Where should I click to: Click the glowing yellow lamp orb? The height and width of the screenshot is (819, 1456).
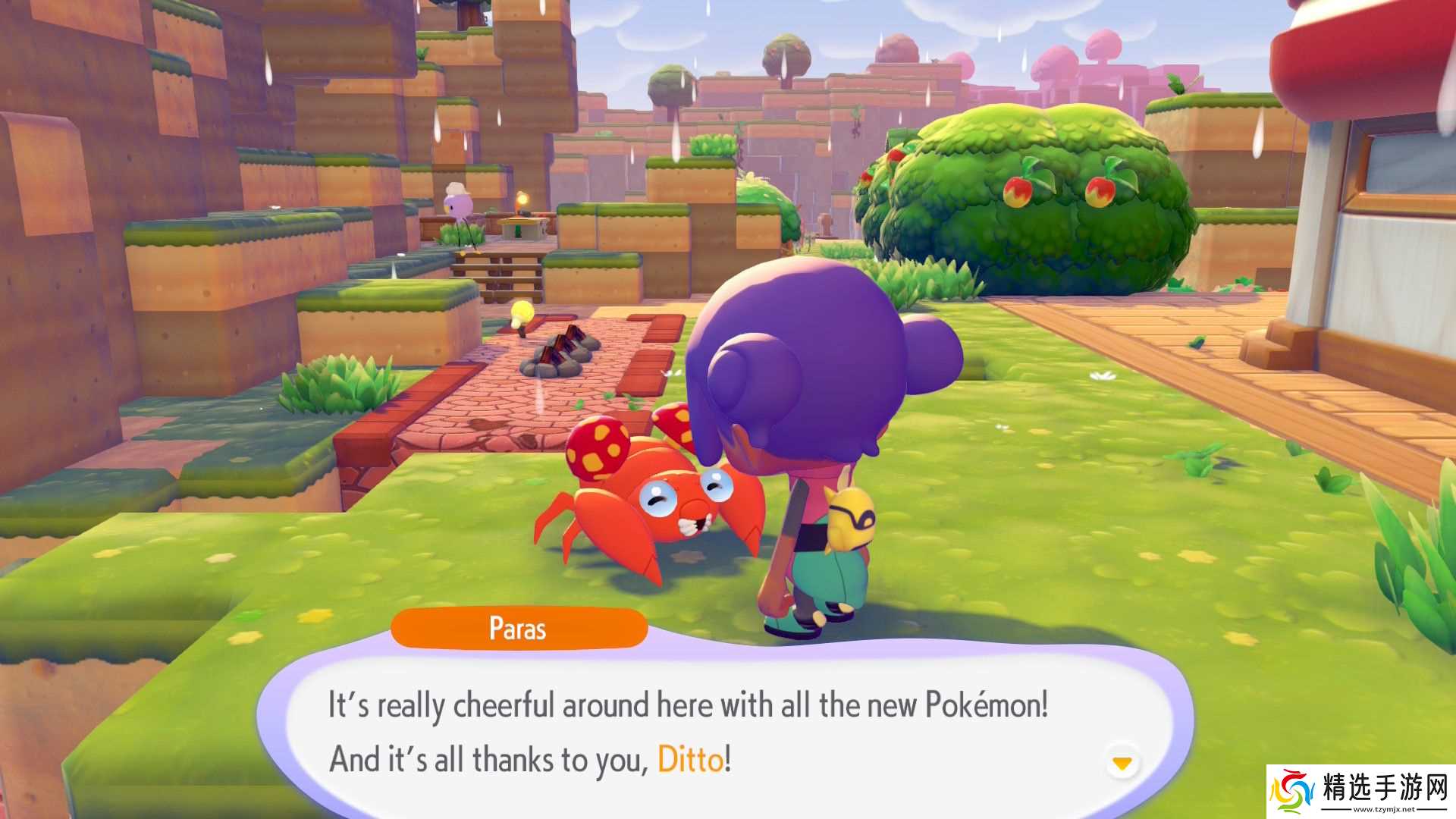(522, 312)
